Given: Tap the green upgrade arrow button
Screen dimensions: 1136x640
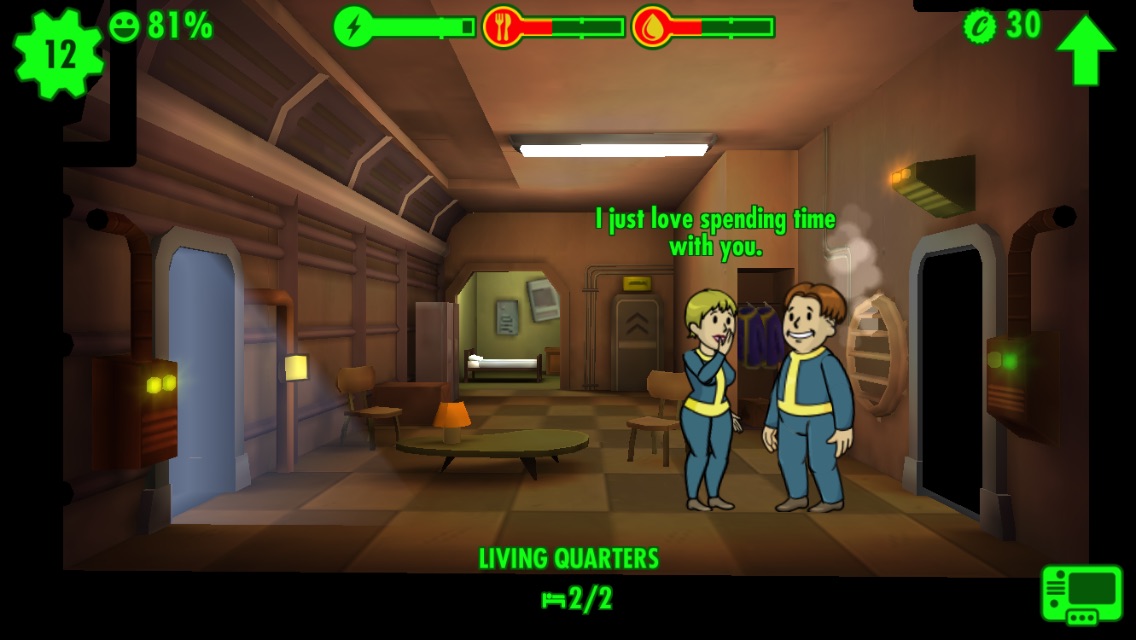Looking at the screenshot, I should coord(1085,49).
